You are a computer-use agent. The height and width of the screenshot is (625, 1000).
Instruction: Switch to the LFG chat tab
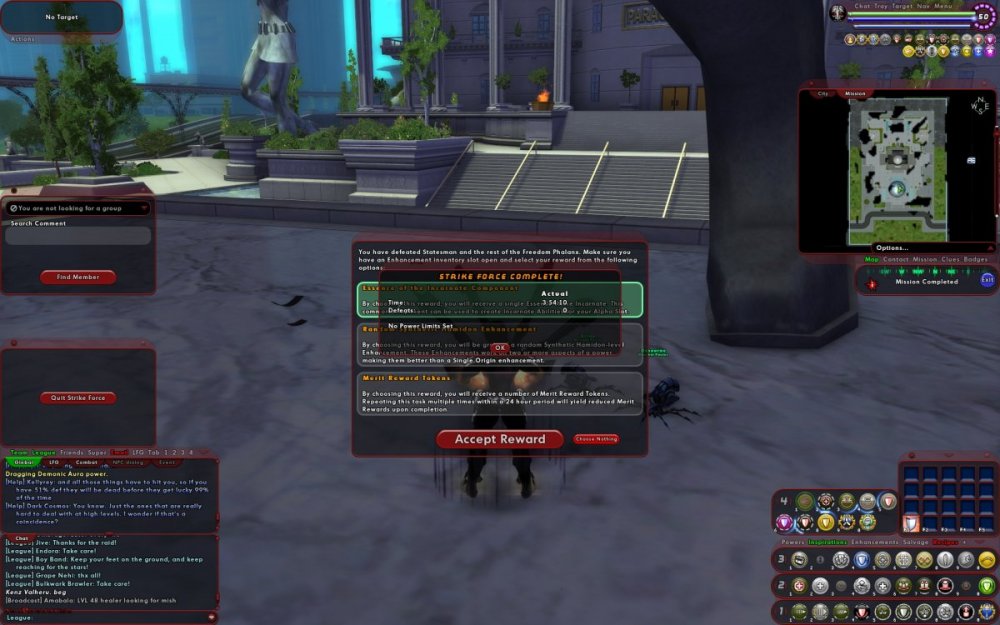coord(54,463)
